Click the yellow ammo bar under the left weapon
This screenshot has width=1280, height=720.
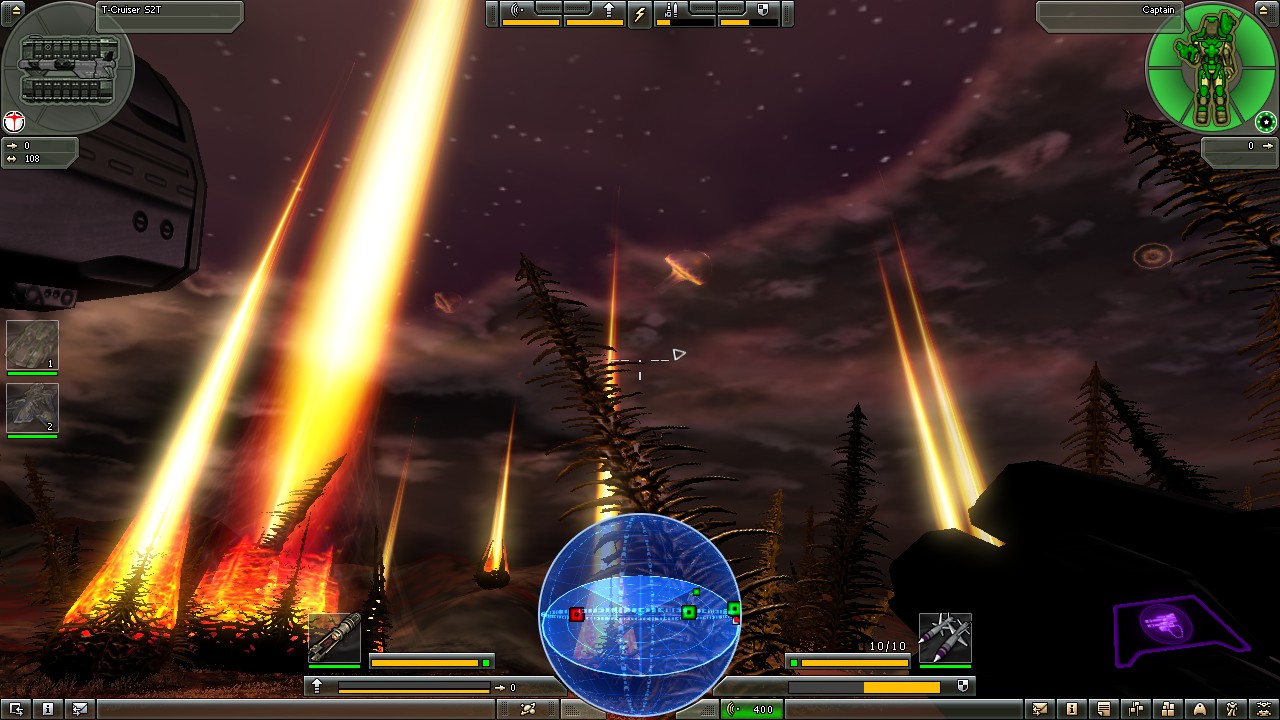tap(424, 660)
